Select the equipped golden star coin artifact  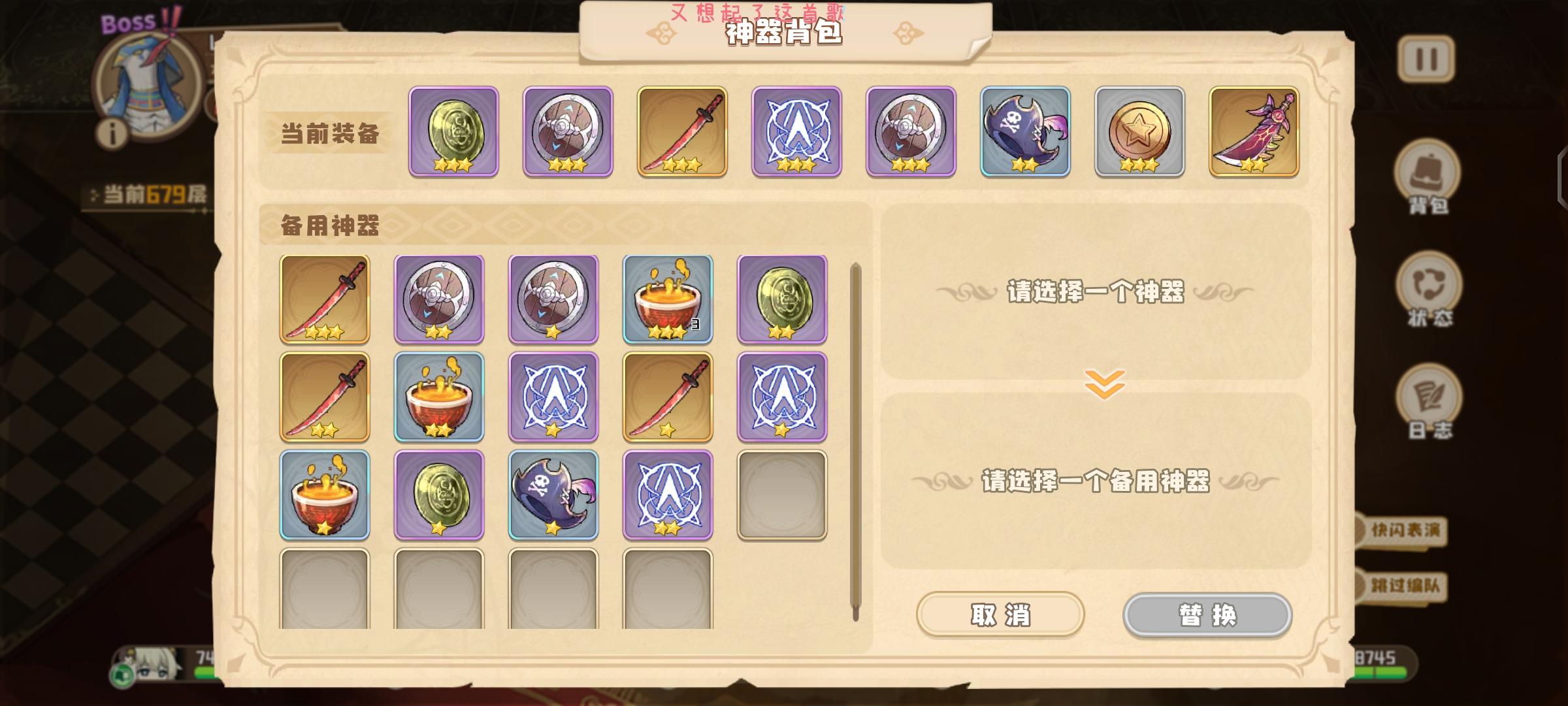point(1137,131)
